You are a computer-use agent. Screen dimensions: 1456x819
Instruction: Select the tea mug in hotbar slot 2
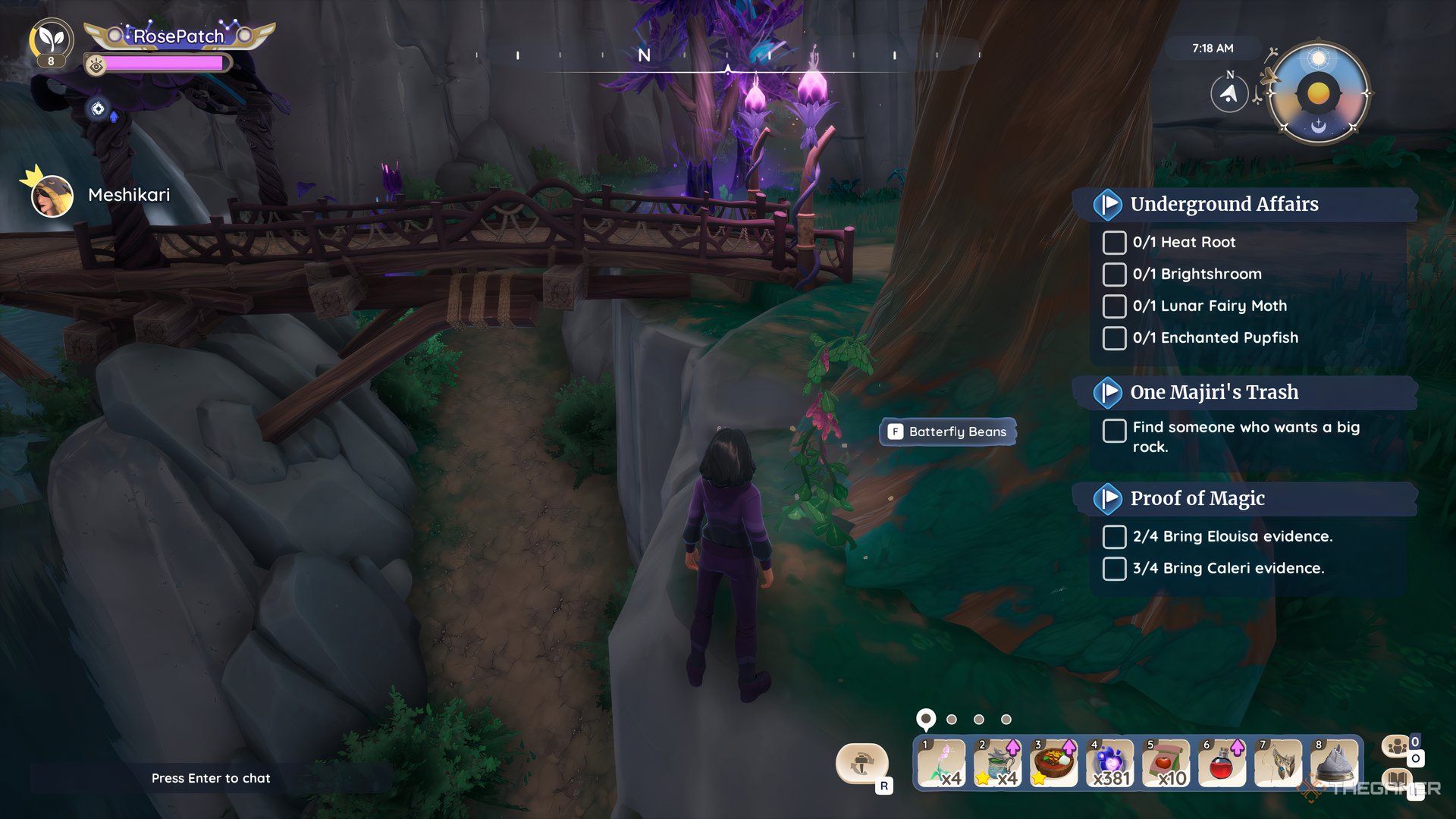997,764
